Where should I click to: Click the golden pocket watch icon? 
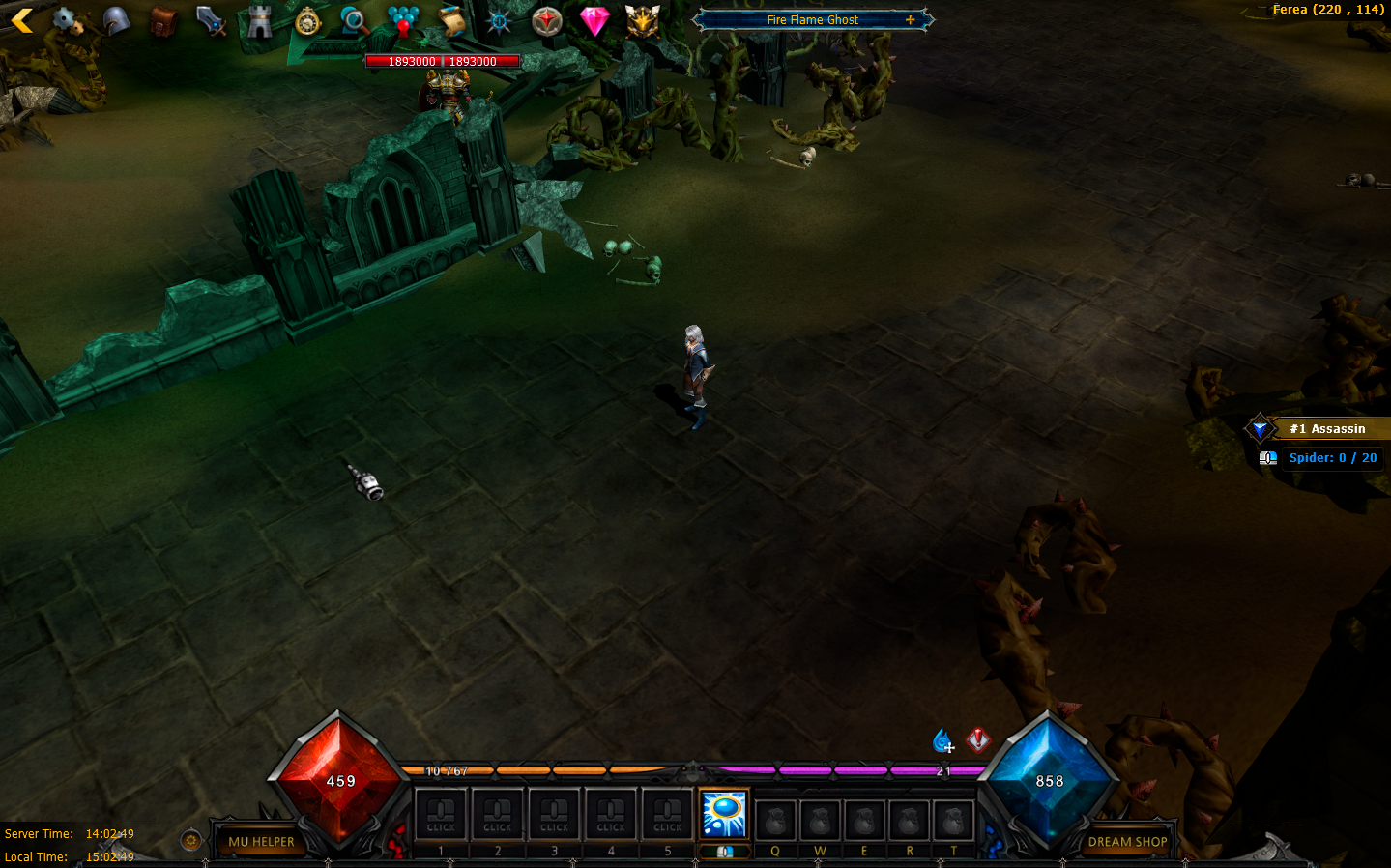point(307,20)
